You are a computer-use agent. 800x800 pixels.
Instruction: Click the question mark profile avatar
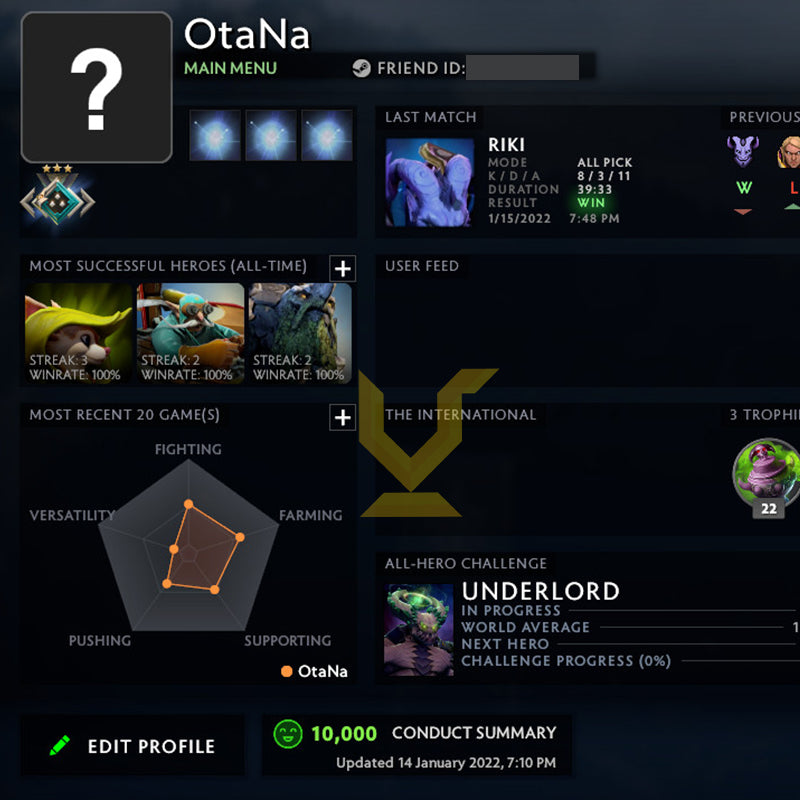click(x=96, y=87)
